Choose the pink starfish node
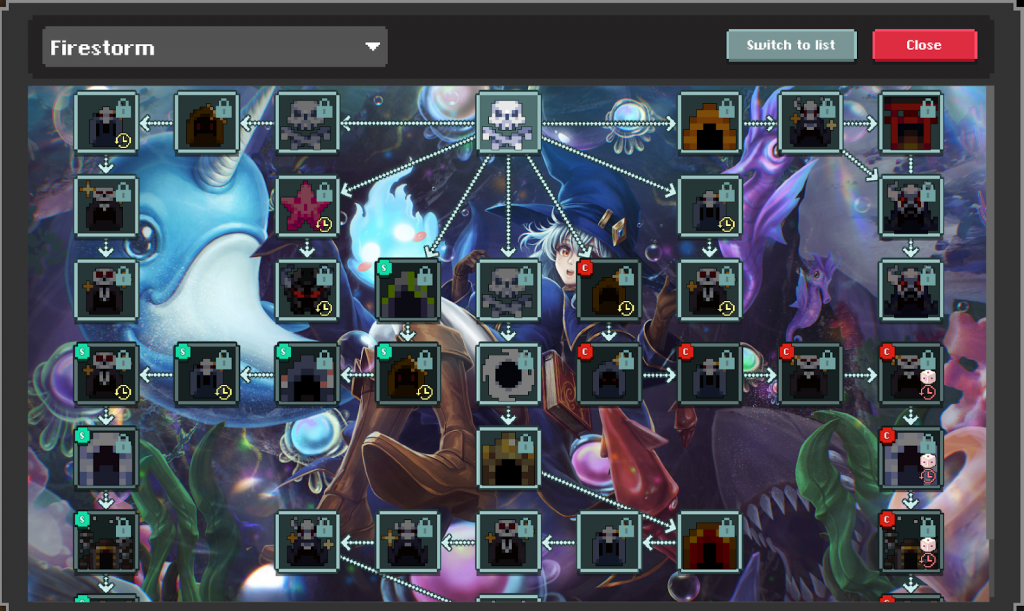Screen dimensions: 1024x611 tap(307, 207)
